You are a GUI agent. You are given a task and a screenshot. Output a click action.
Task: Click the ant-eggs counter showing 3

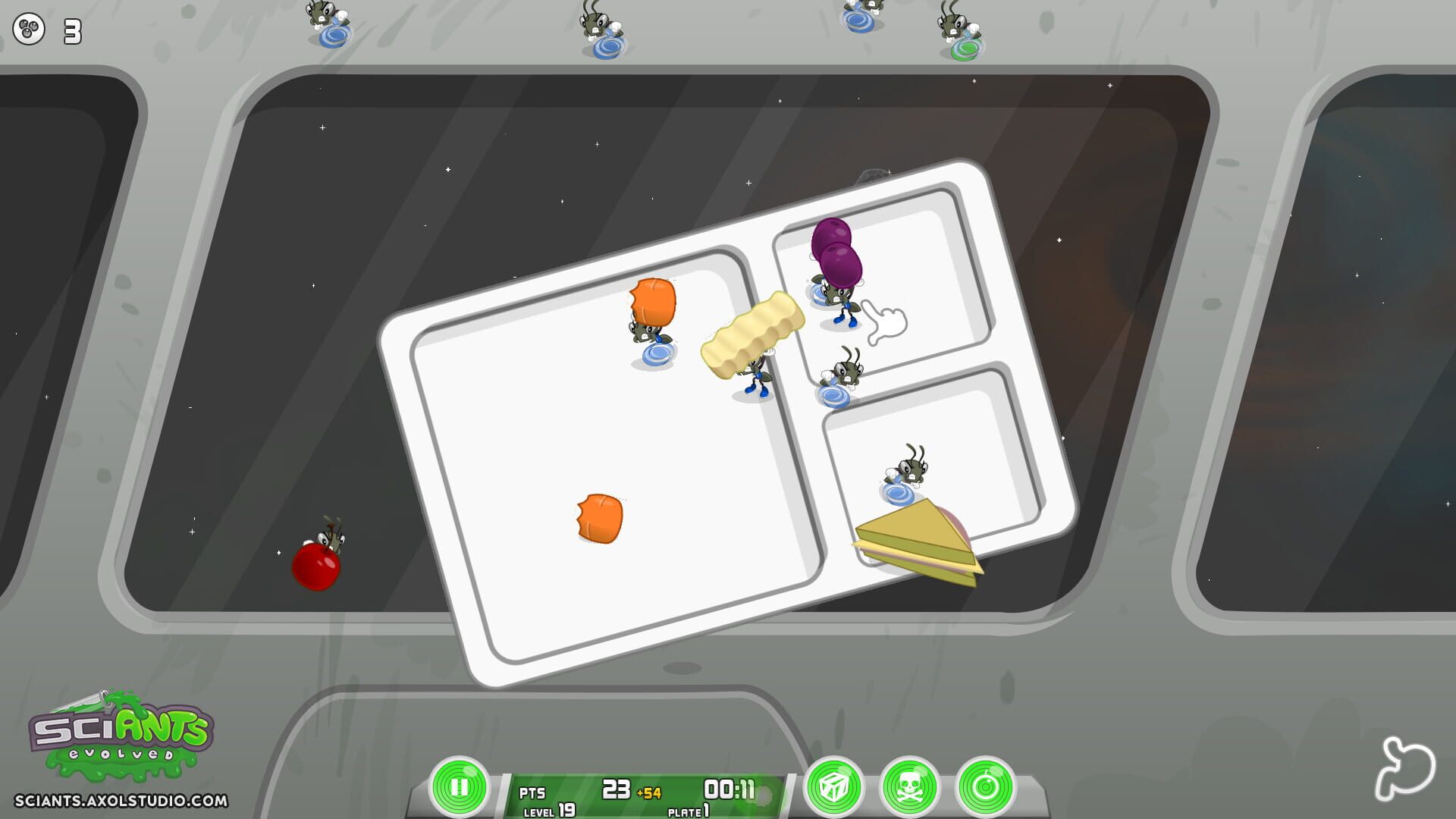pos(44,30)
